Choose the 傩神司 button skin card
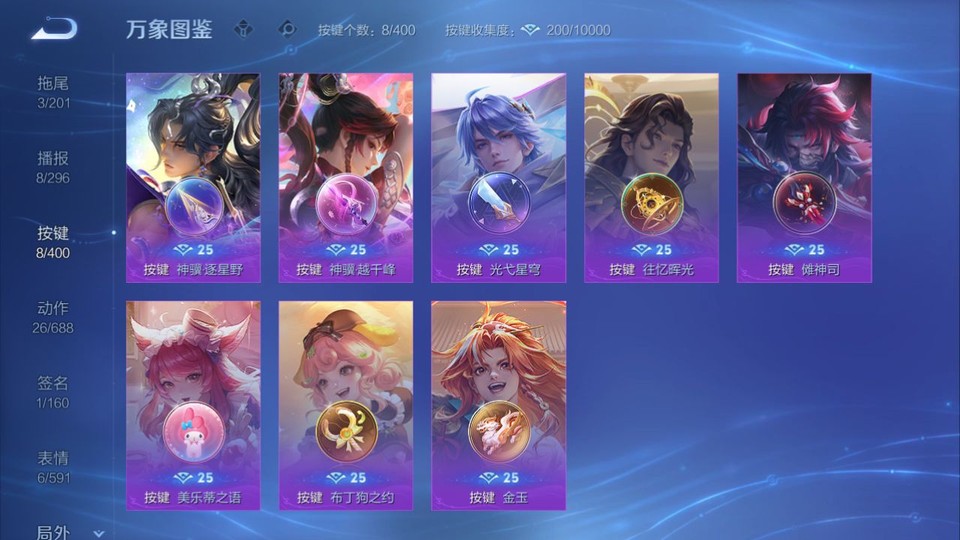This screenshot has height=540, width=960. click(x=804, y=177)
